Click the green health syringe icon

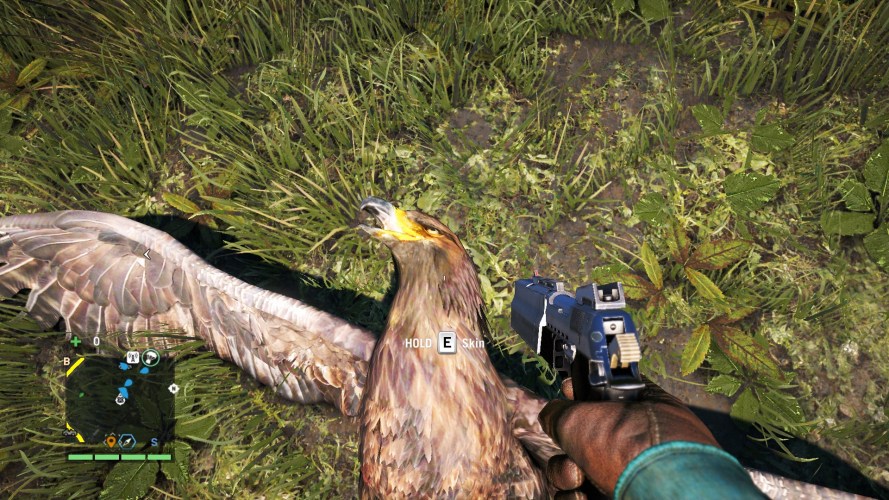pyautogui.click(x=75, y=341)
